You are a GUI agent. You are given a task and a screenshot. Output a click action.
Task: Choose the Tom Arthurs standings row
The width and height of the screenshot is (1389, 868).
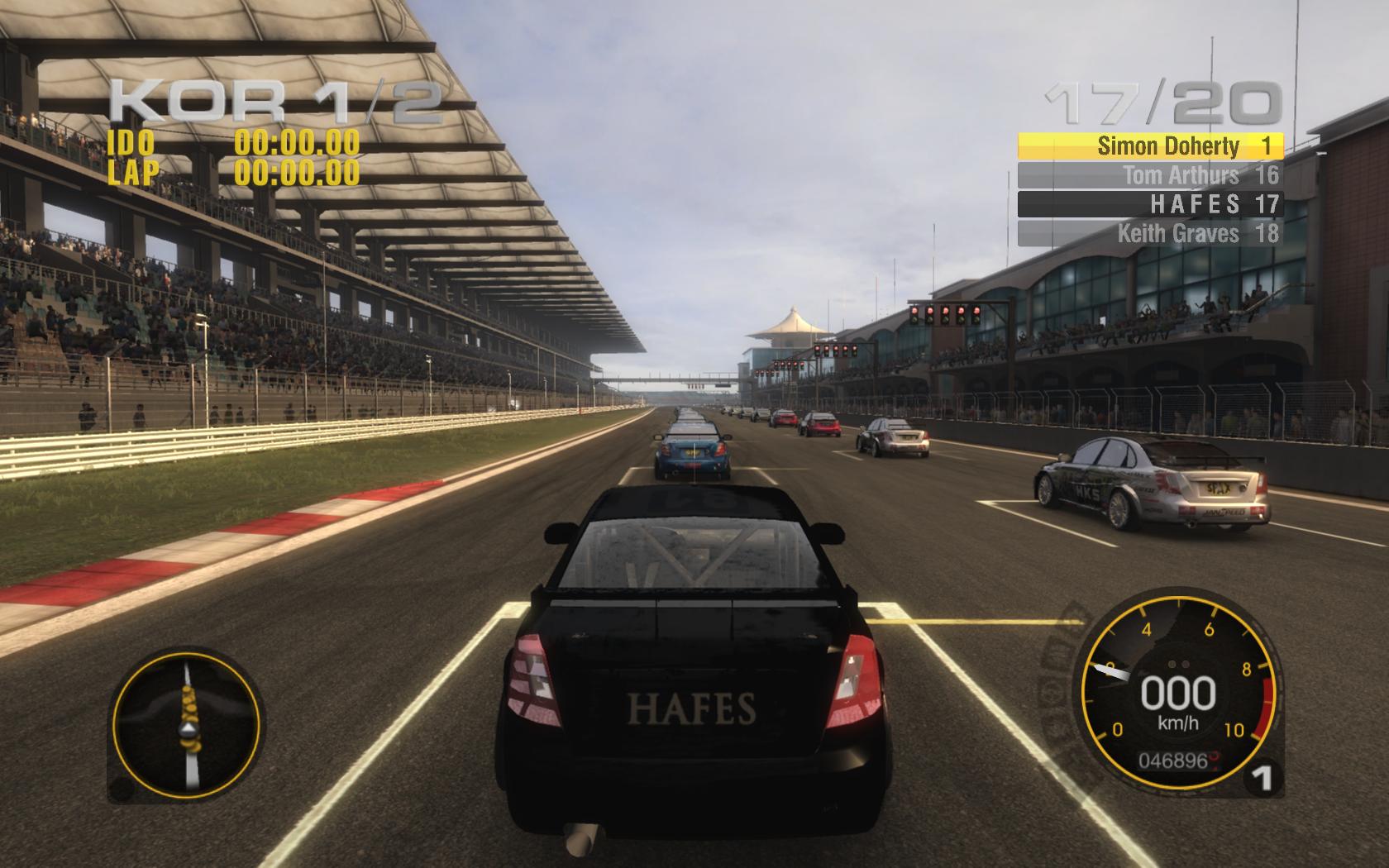pyautogui.click(x=1150, y=175)
